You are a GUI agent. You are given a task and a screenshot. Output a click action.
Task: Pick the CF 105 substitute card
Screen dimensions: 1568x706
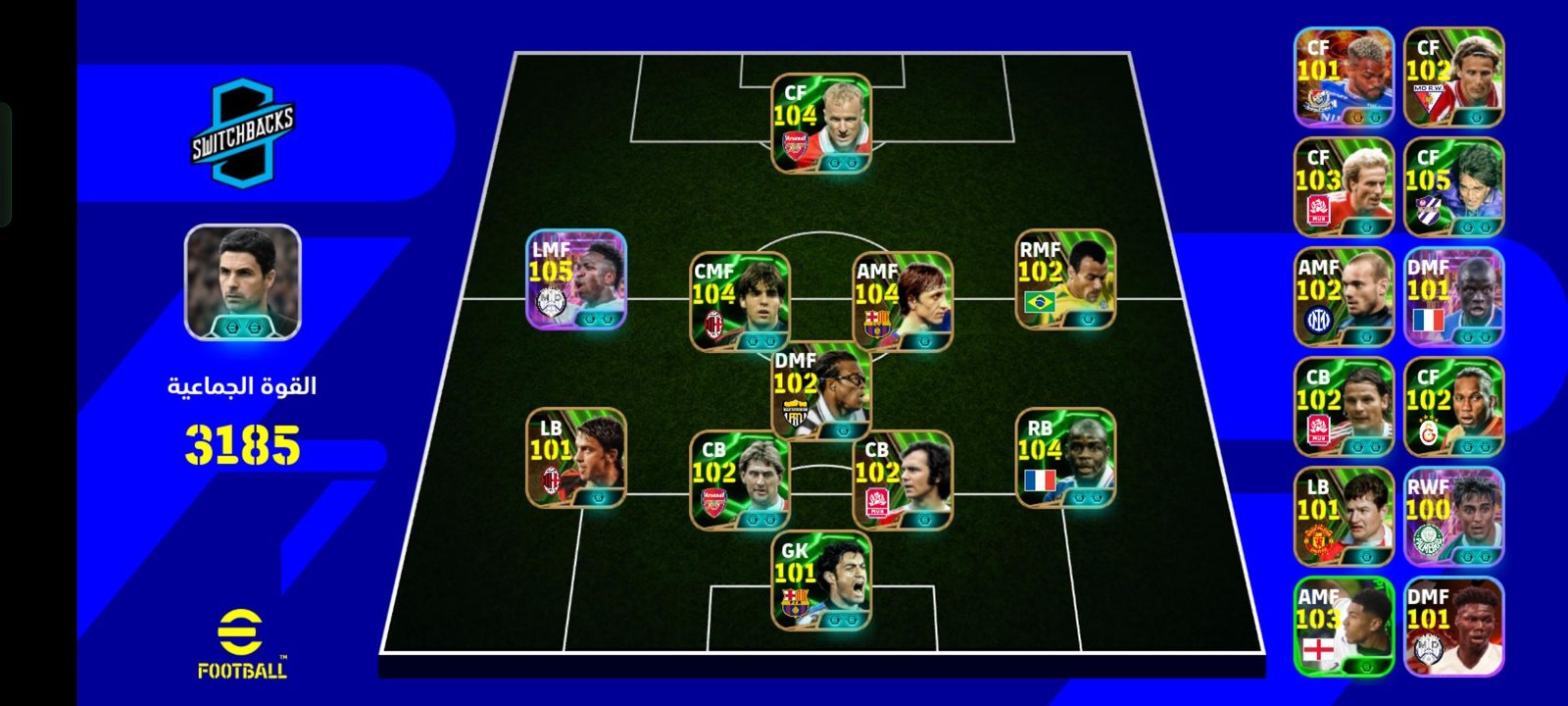click(1453, 187)
